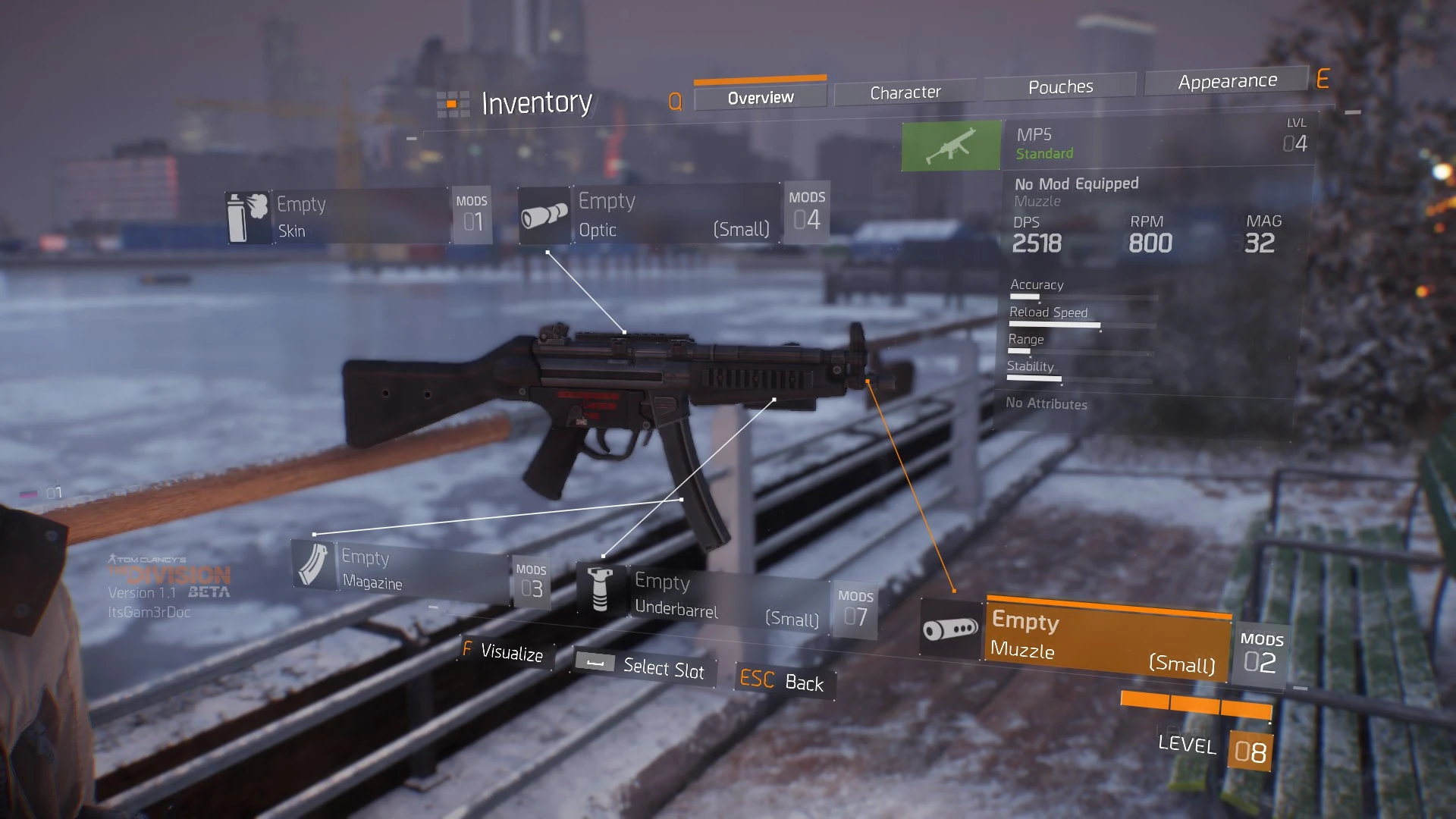Click the green MP5 weapon icon
The height and width of the screenshot is (819, 1456).
pos(951,145)
